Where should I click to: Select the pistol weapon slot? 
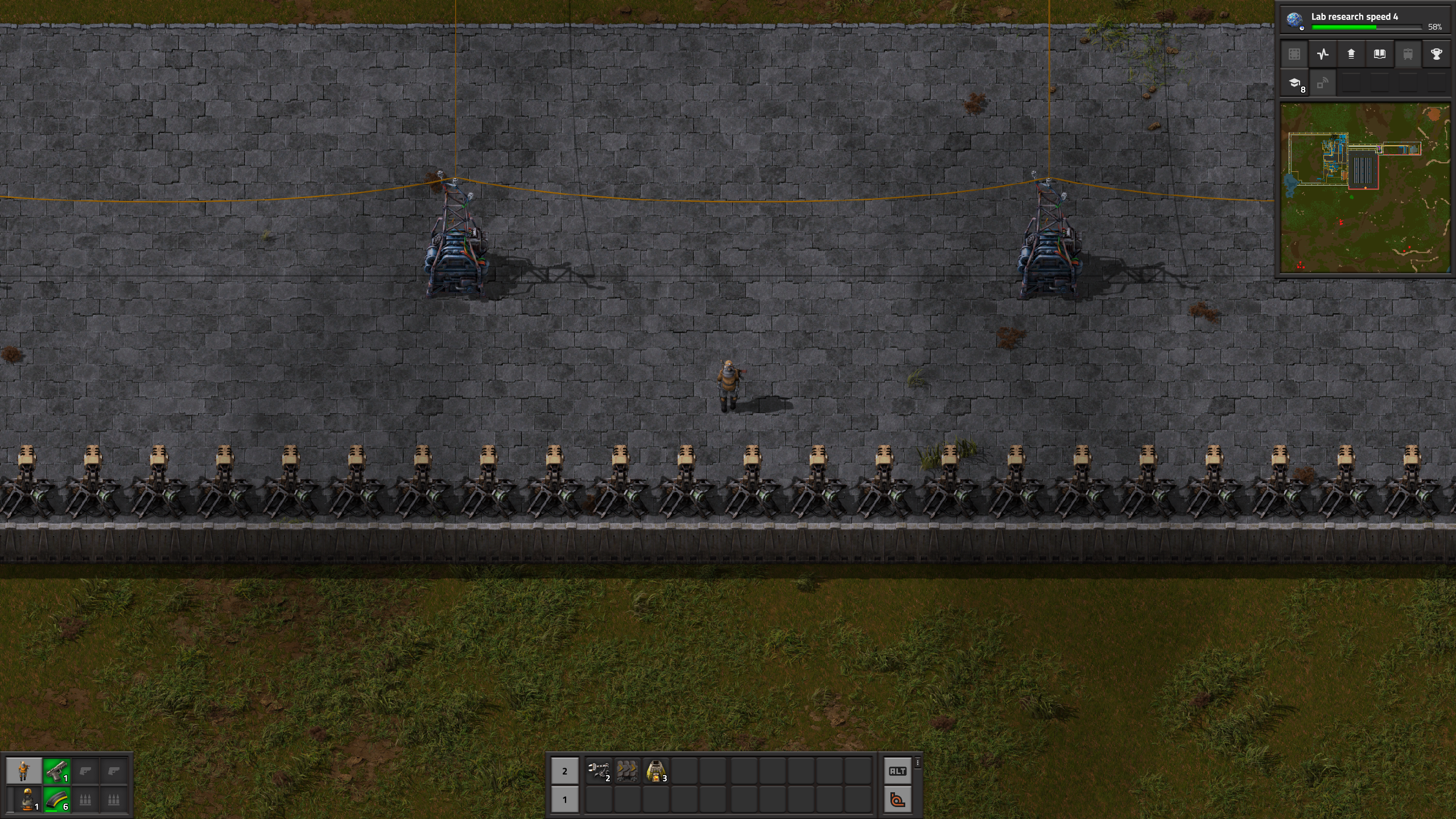coord(56,771)
